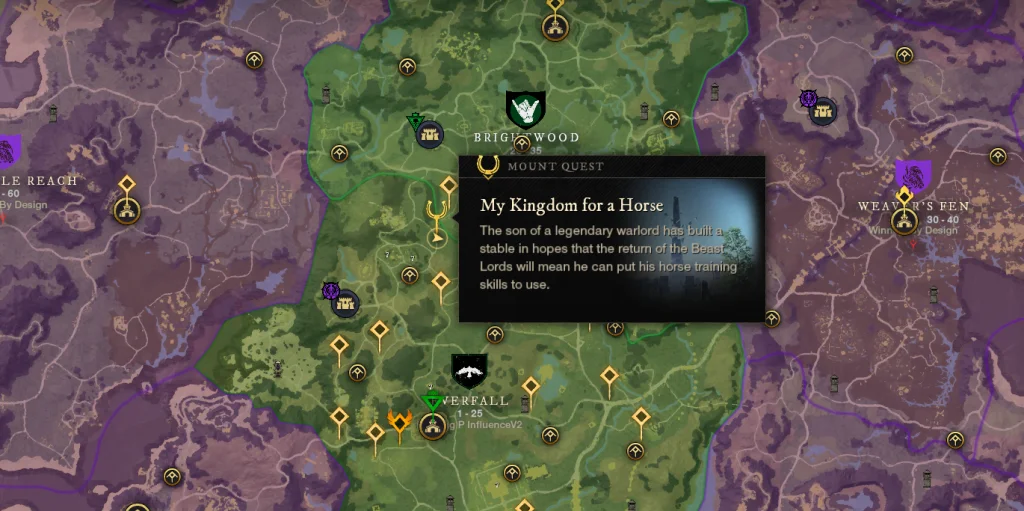Select the Brightwood territory crest
Viewport: 1024px width, 511px height.
(x=524, y=108)
